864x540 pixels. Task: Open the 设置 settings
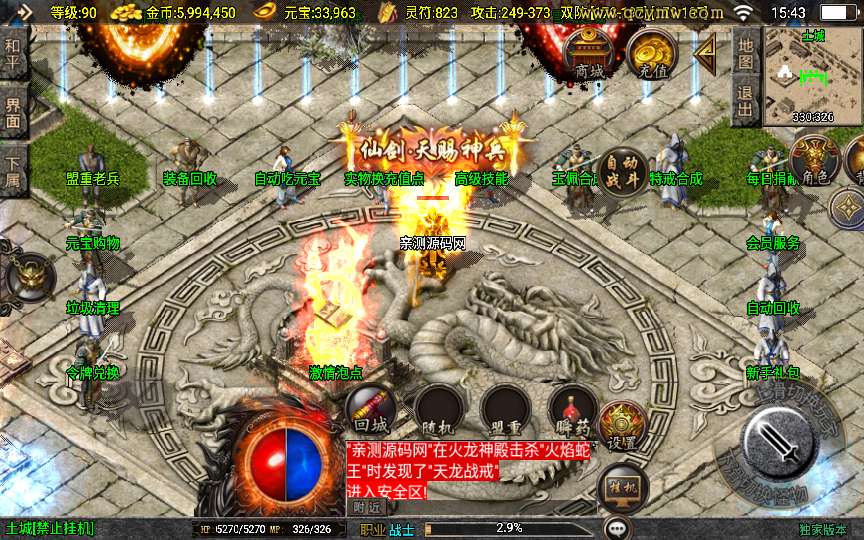(623, 426)
